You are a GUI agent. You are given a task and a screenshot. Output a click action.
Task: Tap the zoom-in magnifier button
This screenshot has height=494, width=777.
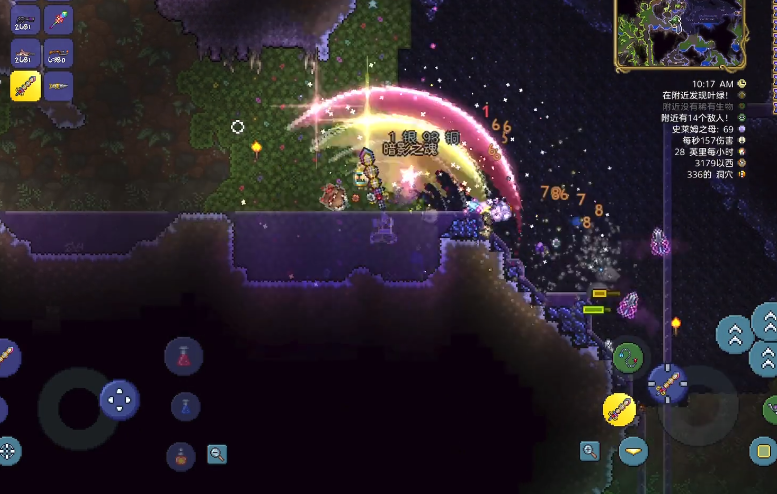[x=590, y=451]
